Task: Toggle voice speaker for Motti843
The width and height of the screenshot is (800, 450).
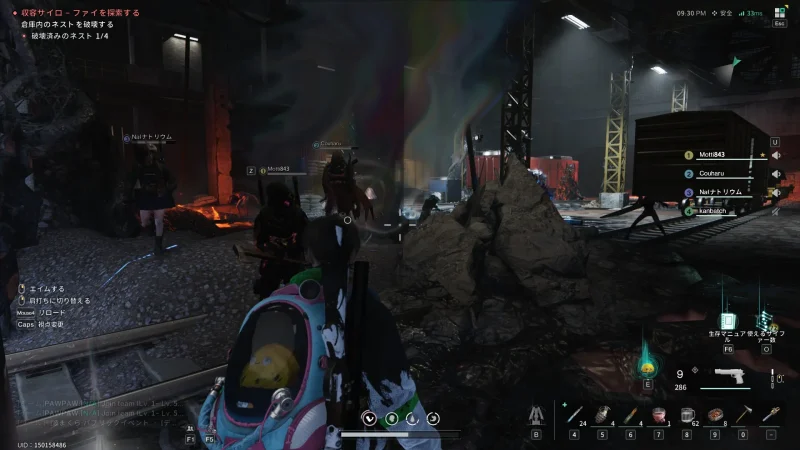Action: click(775, 155)
